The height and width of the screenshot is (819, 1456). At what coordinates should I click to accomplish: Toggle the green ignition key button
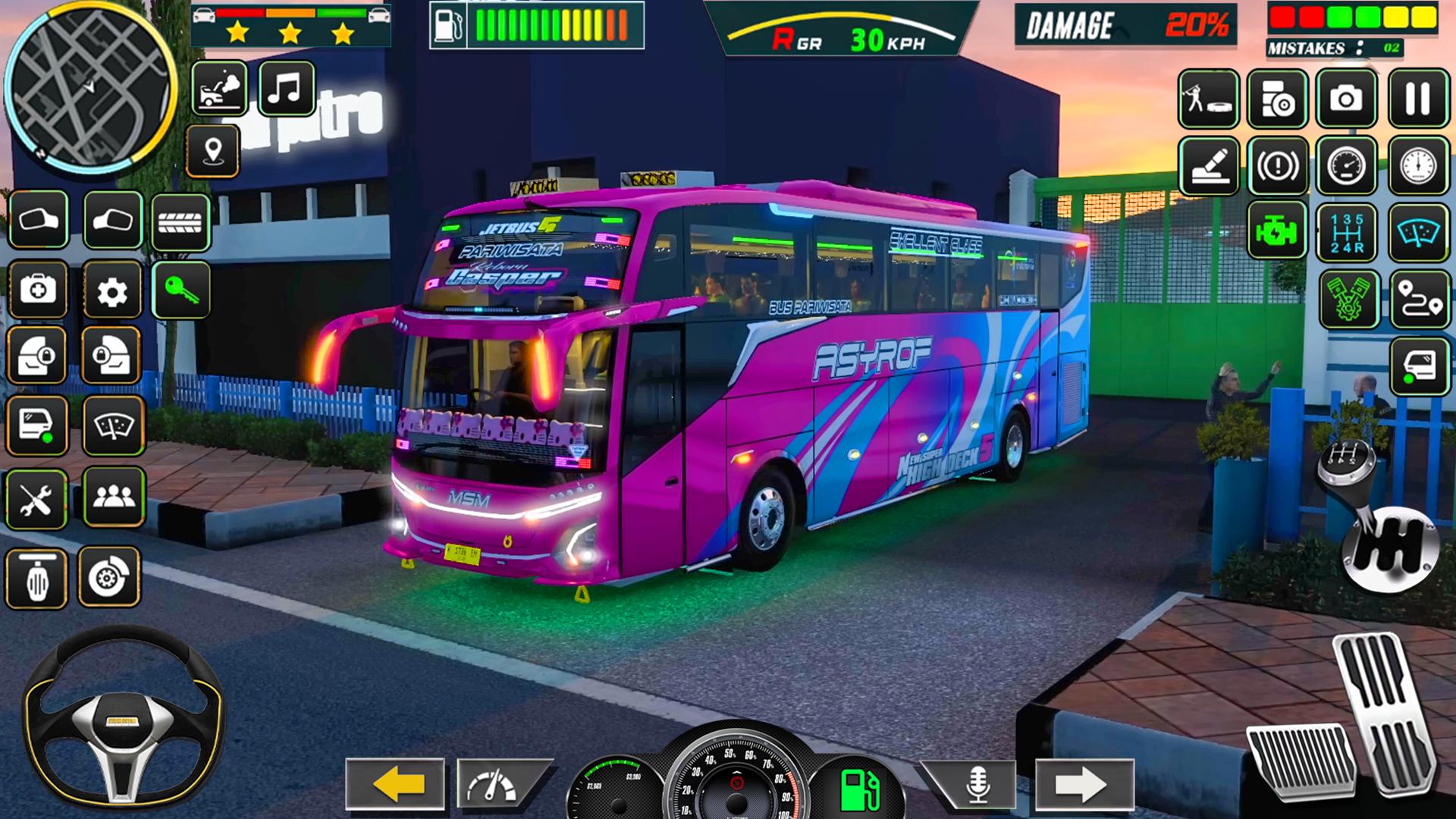point(181,290)
